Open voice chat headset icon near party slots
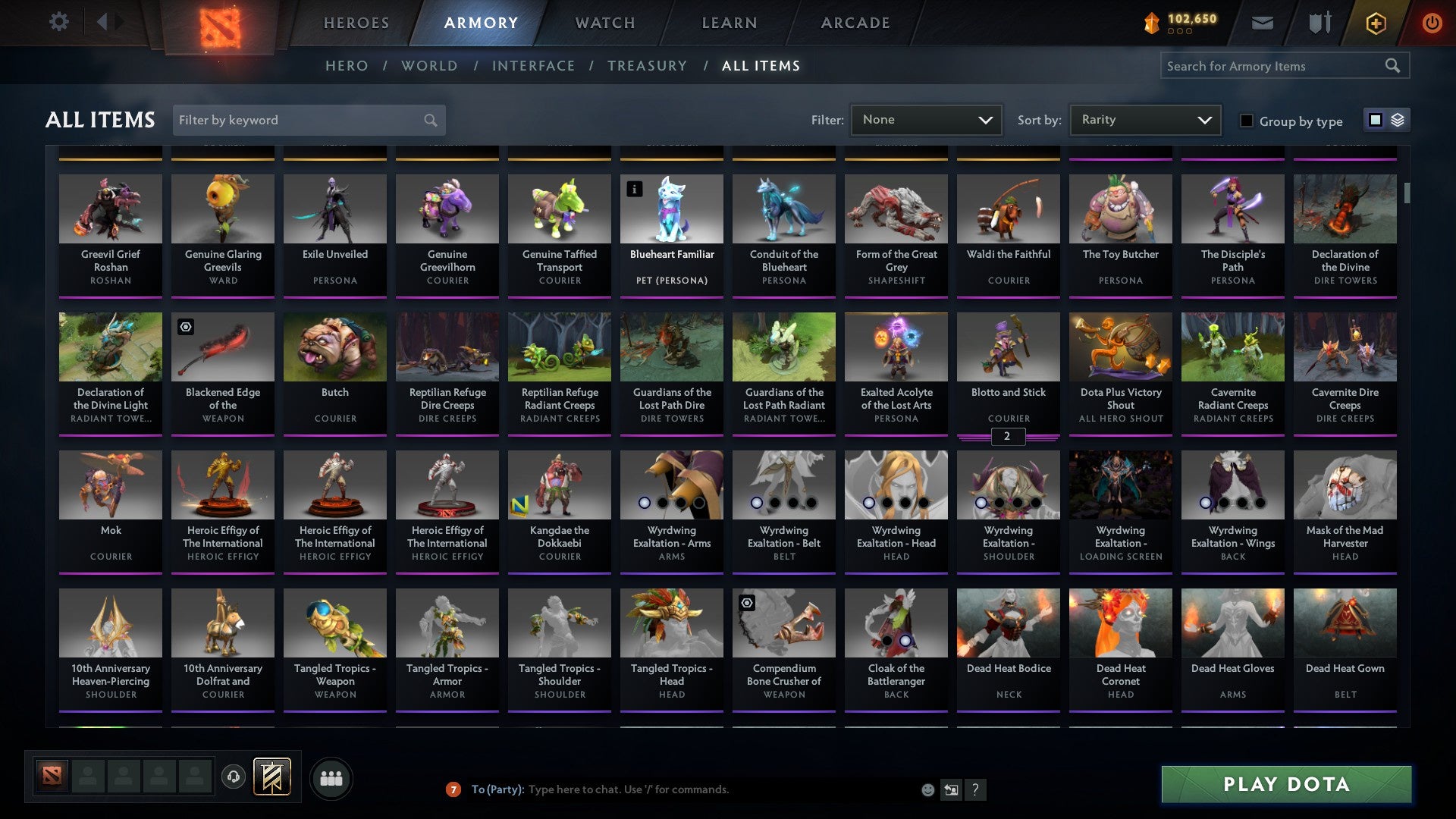Viewport: 1456px width, 819px height. [233, 777]
